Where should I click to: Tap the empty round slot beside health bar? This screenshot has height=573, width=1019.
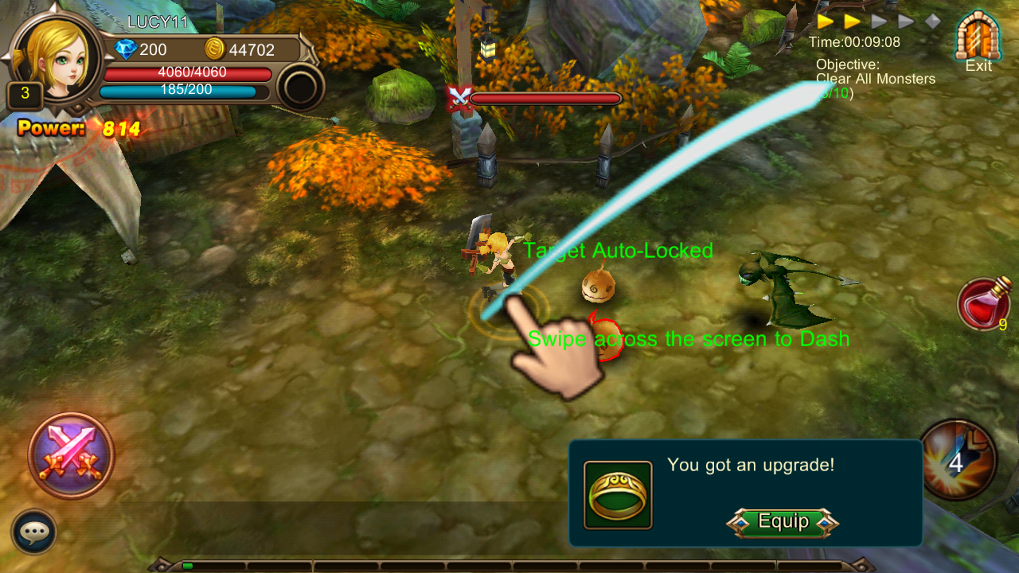[299, 87]
